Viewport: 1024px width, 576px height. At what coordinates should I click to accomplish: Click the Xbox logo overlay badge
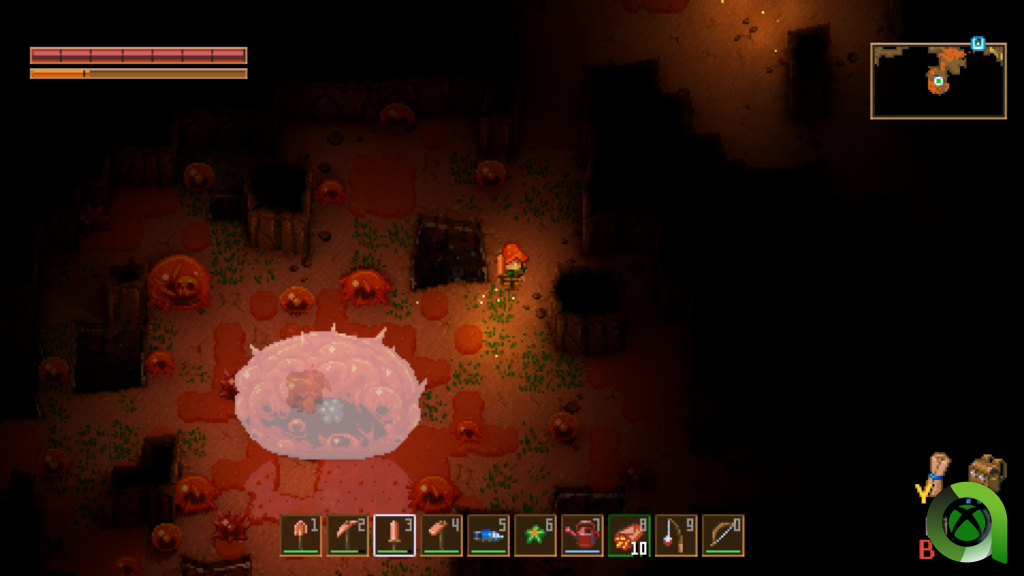(x=967, y=522)
